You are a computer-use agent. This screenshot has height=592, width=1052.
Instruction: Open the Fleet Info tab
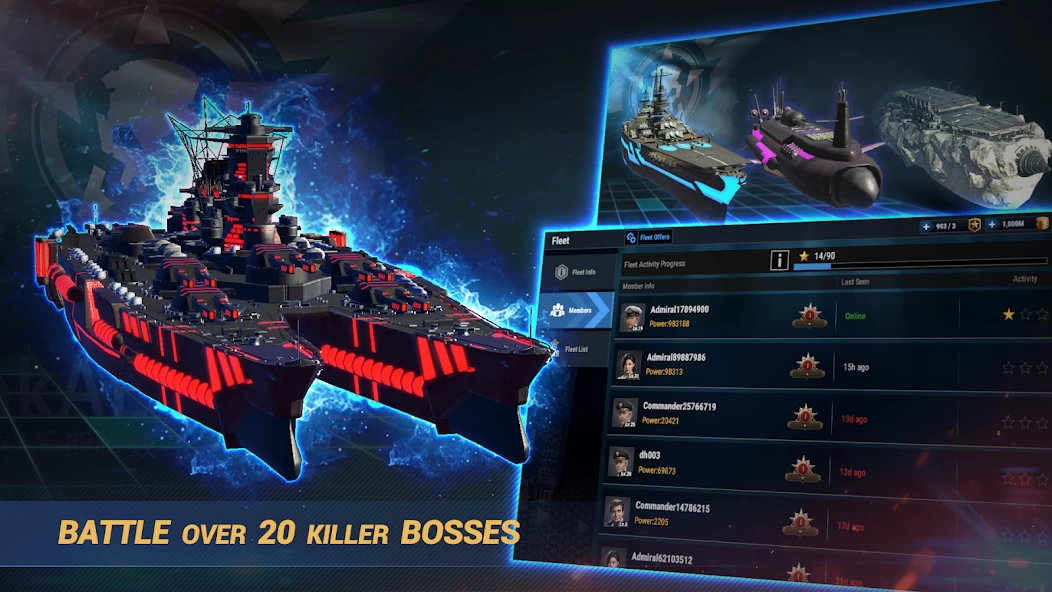tap(578, 271)
